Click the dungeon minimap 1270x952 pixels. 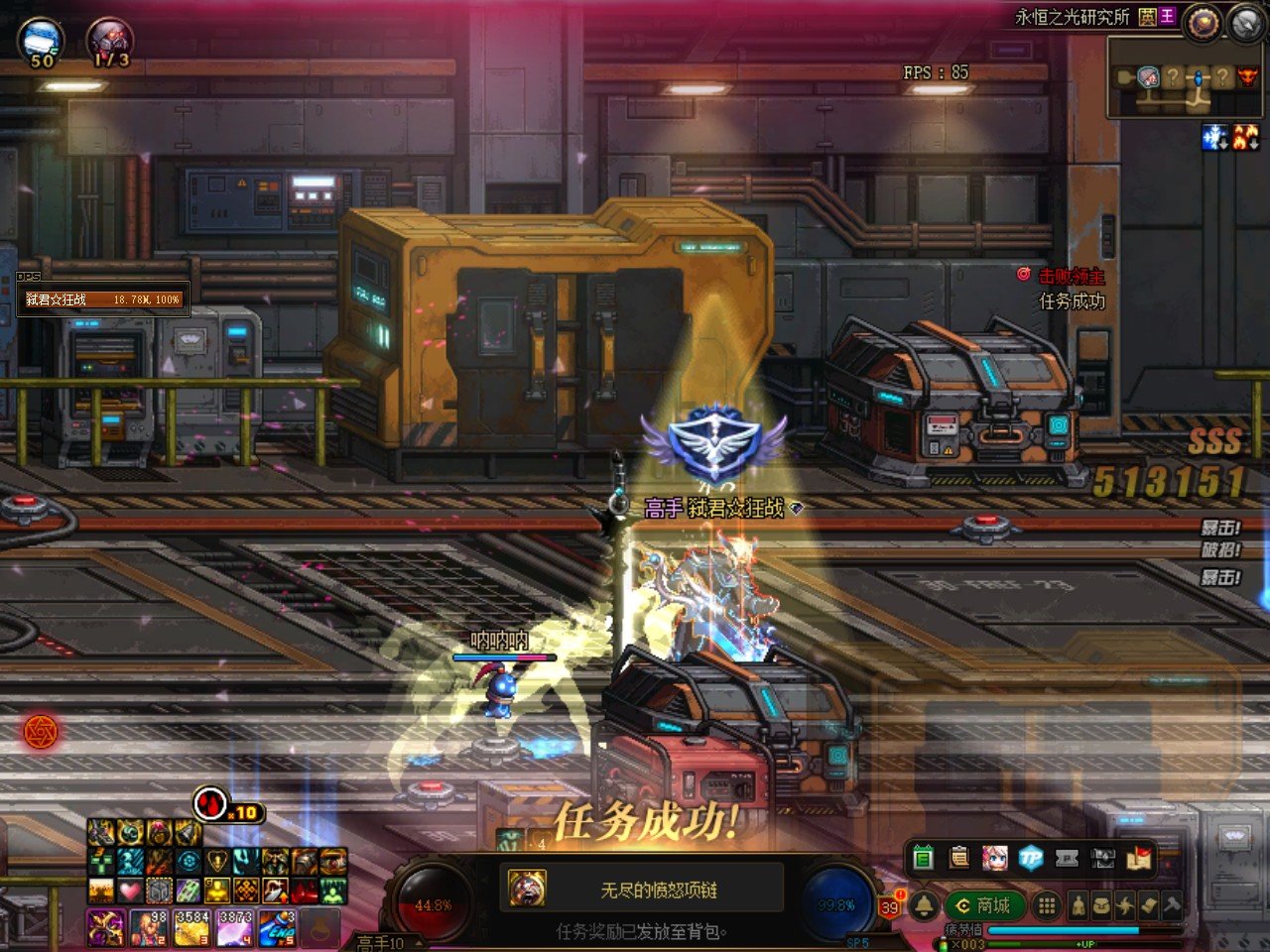tap(1184, 77)
